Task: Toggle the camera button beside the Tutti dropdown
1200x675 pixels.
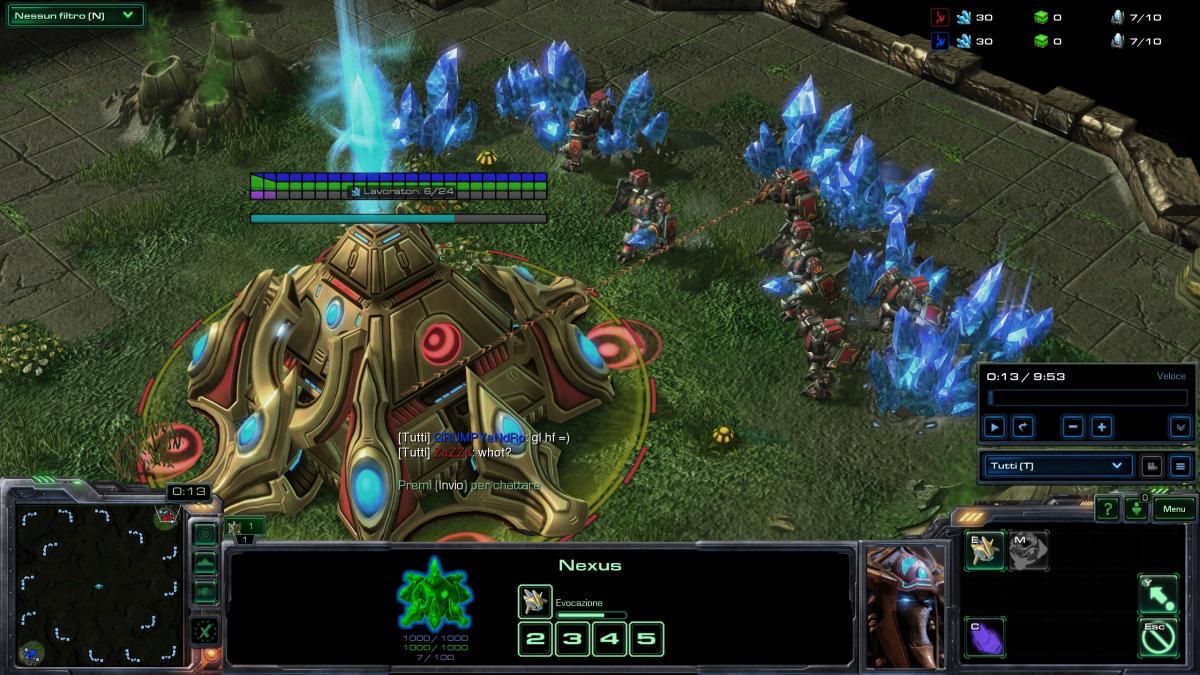Action: [1151, 466]
